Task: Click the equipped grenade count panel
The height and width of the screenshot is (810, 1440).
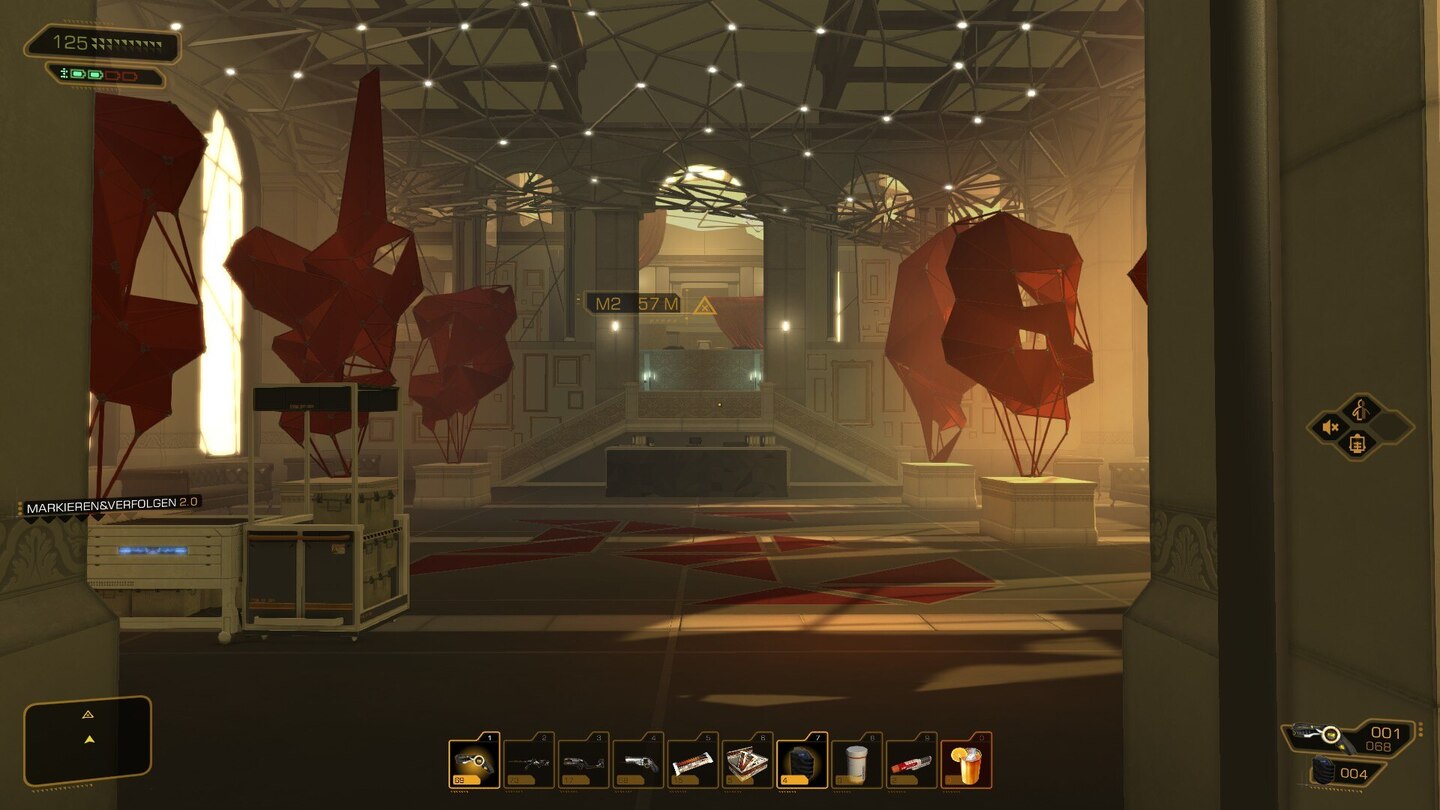Action: (1347, 773)
